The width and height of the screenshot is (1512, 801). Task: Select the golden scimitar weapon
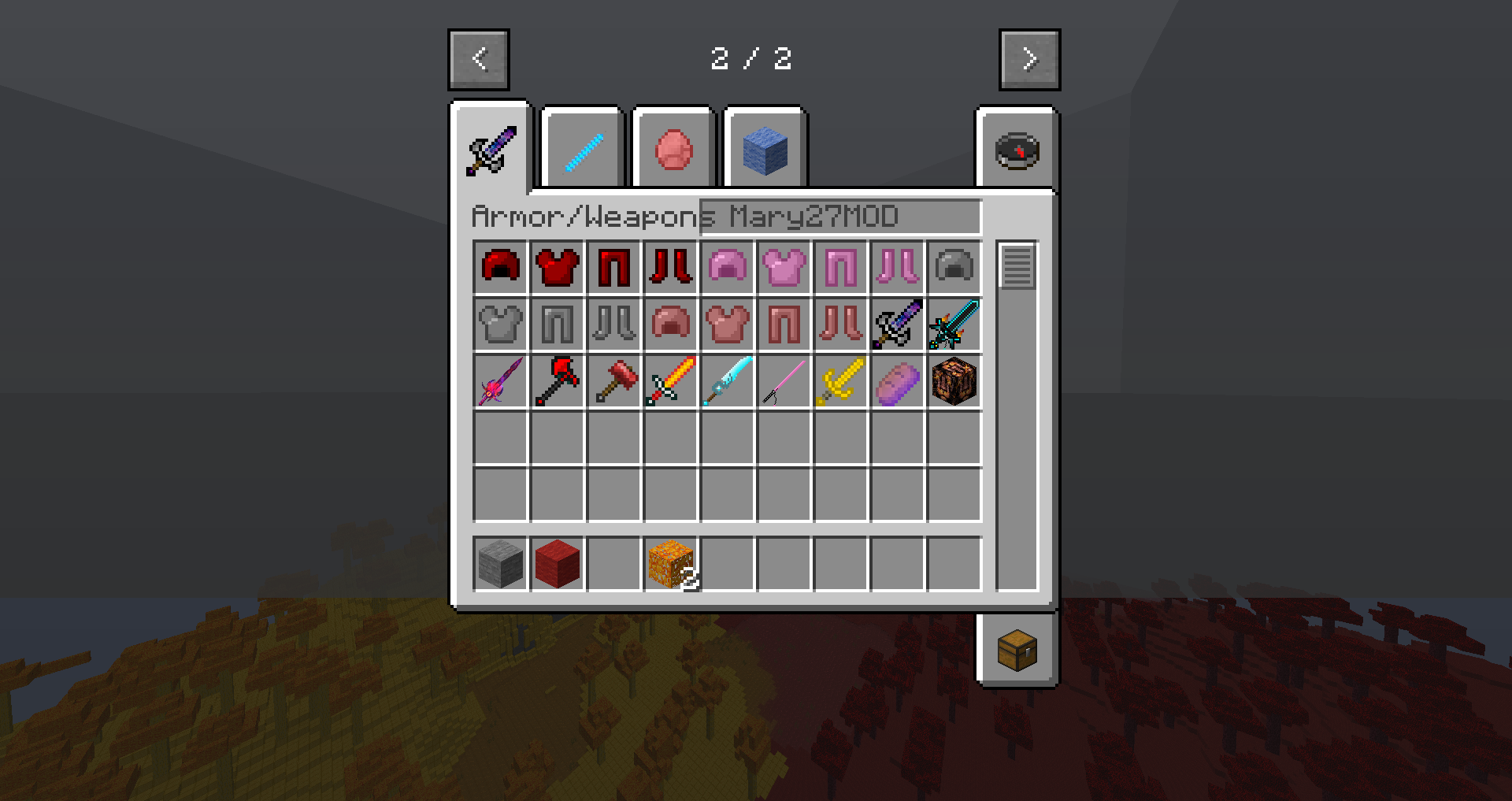point(839,380)
